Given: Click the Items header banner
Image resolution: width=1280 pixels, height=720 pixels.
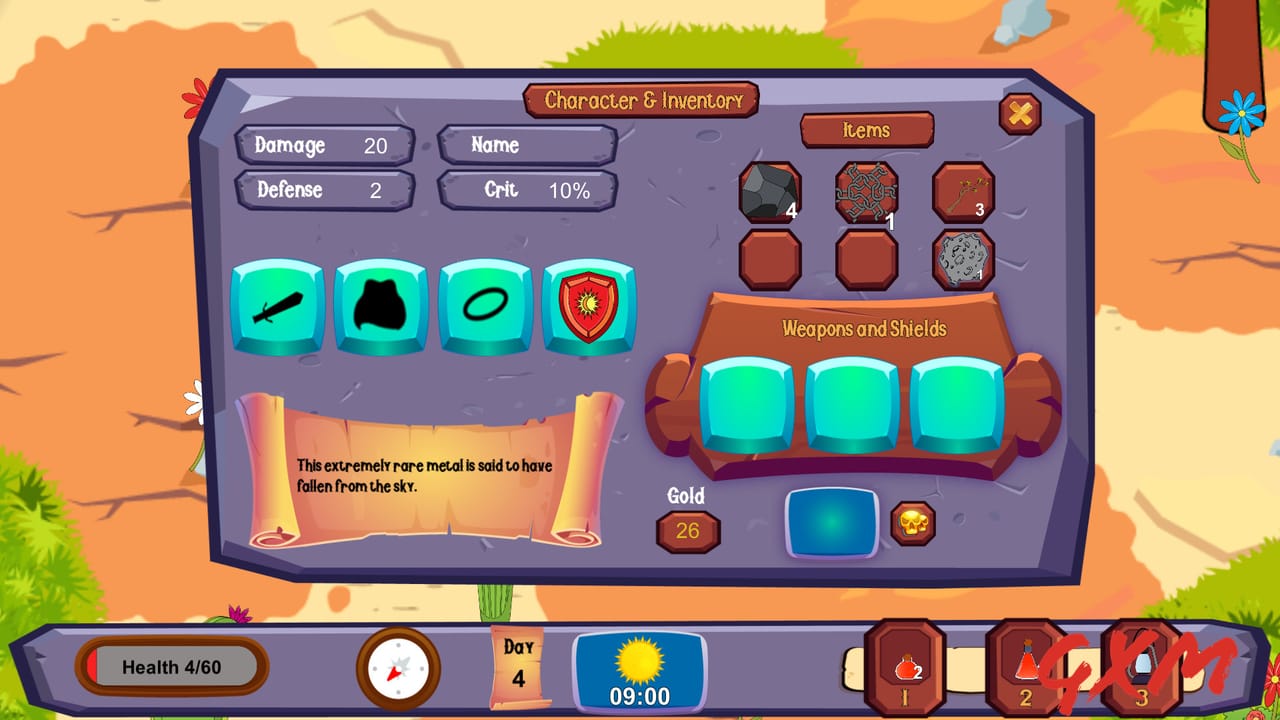Looking at the screenshot, I should (866, 131).
